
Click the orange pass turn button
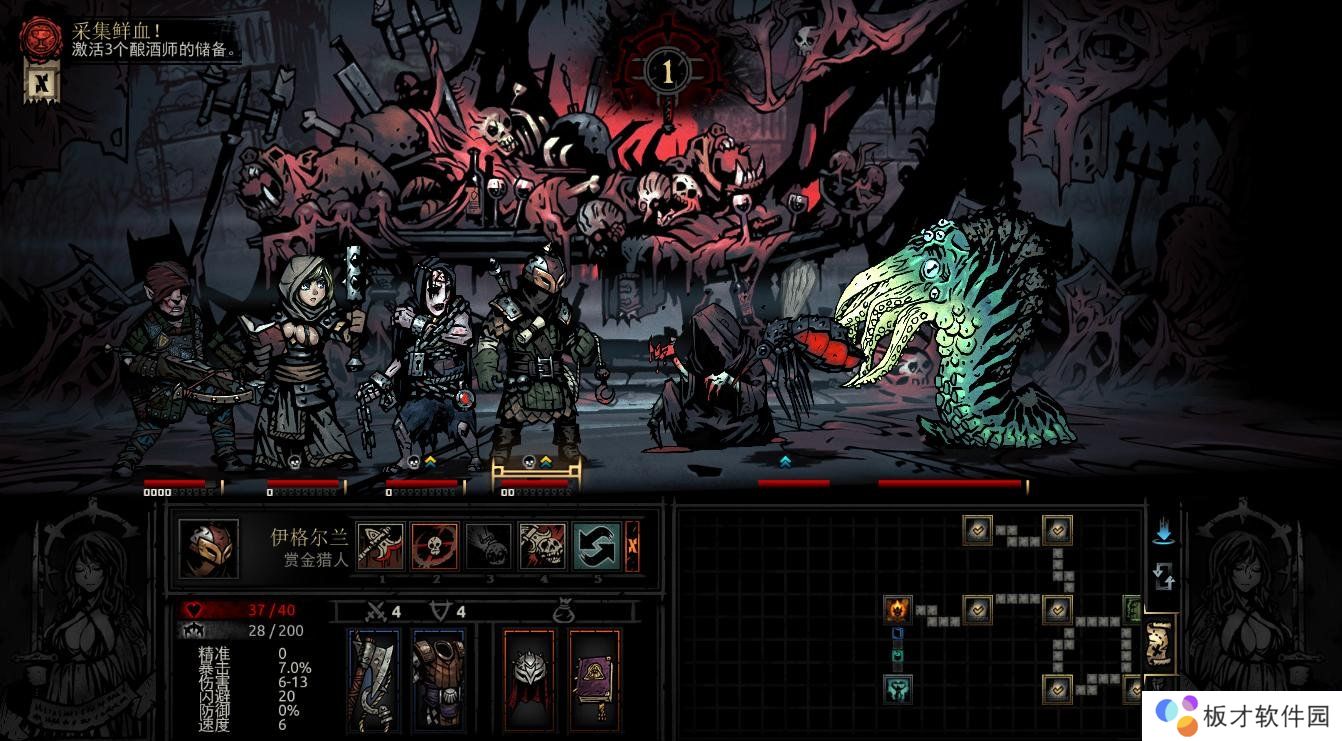632,547
